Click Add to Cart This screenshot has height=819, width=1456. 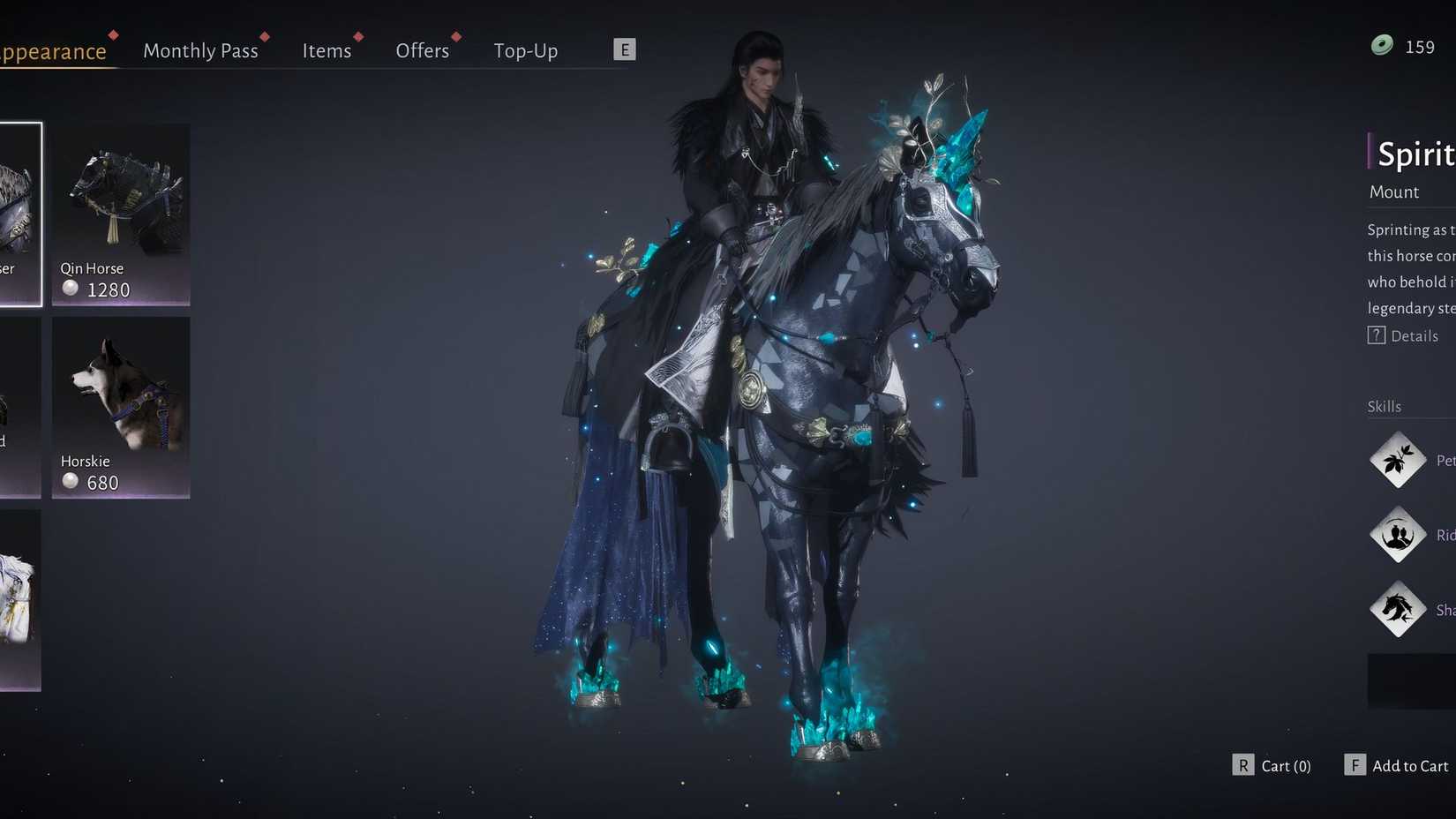[x=1409, y=765]
